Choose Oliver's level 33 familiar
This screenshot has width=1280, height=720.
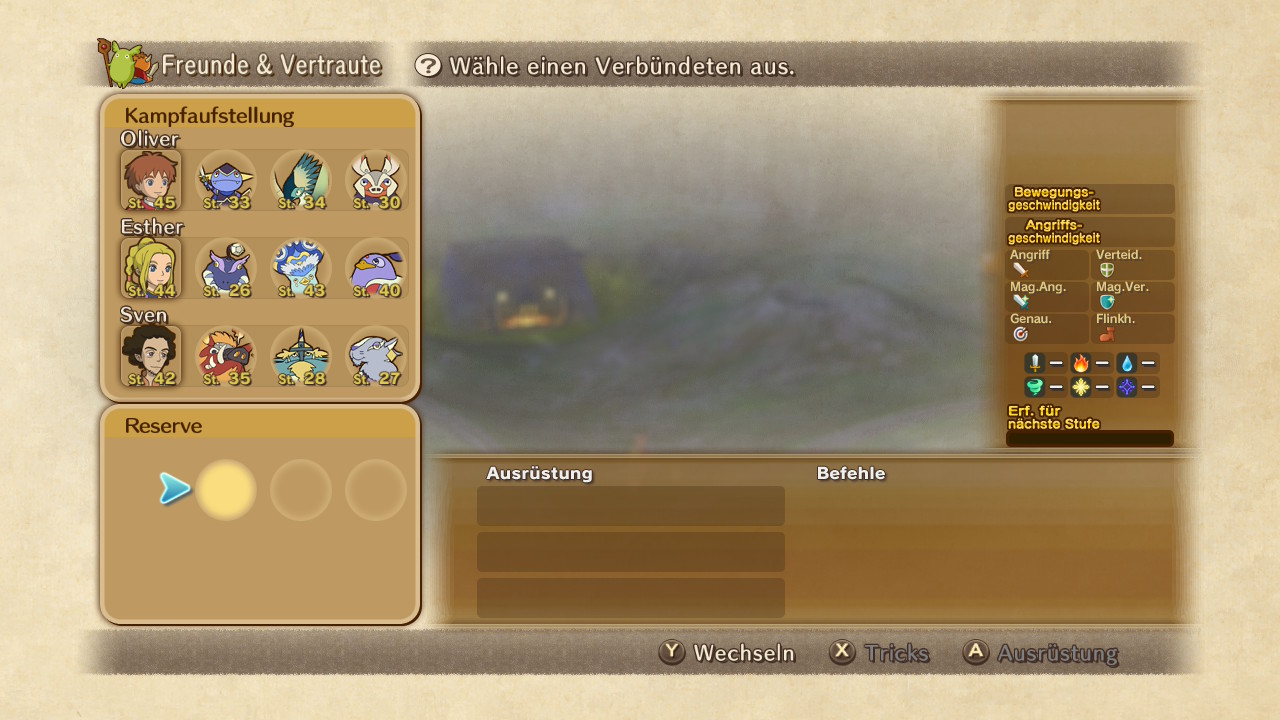click(x=226, y=180)
